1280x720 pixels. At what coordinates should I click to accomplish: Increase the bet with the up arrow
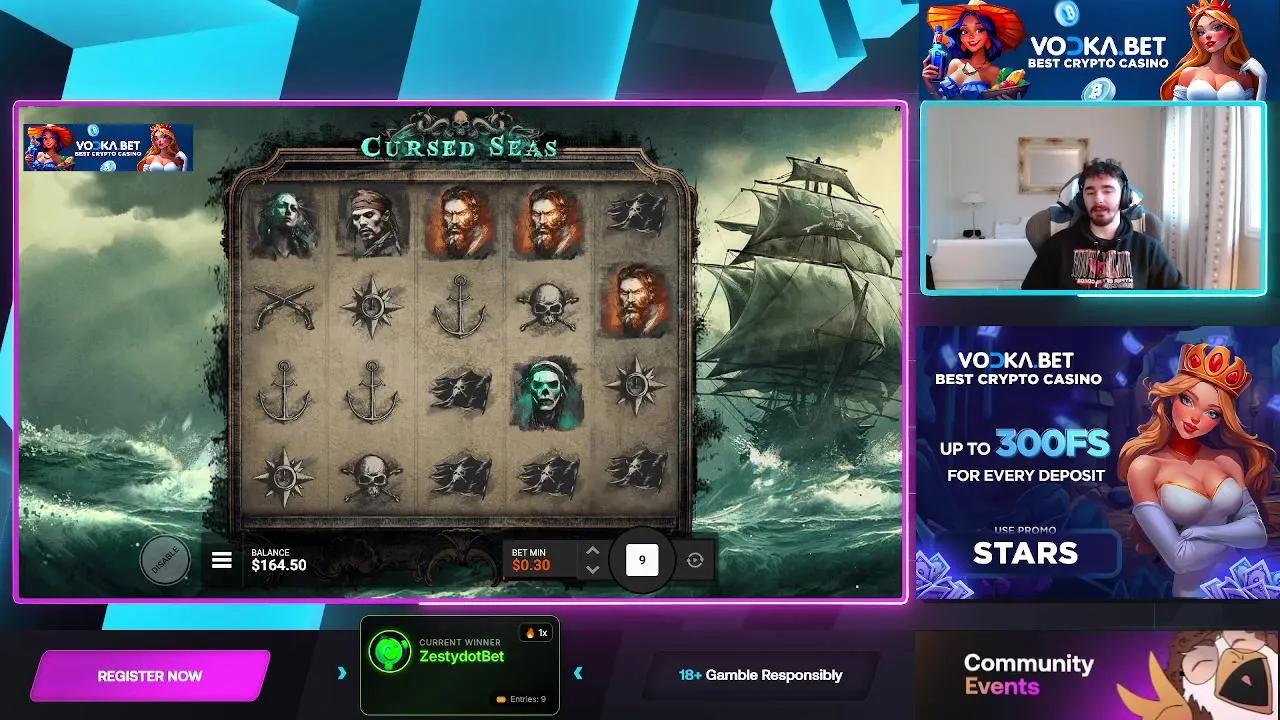[593, 548]
